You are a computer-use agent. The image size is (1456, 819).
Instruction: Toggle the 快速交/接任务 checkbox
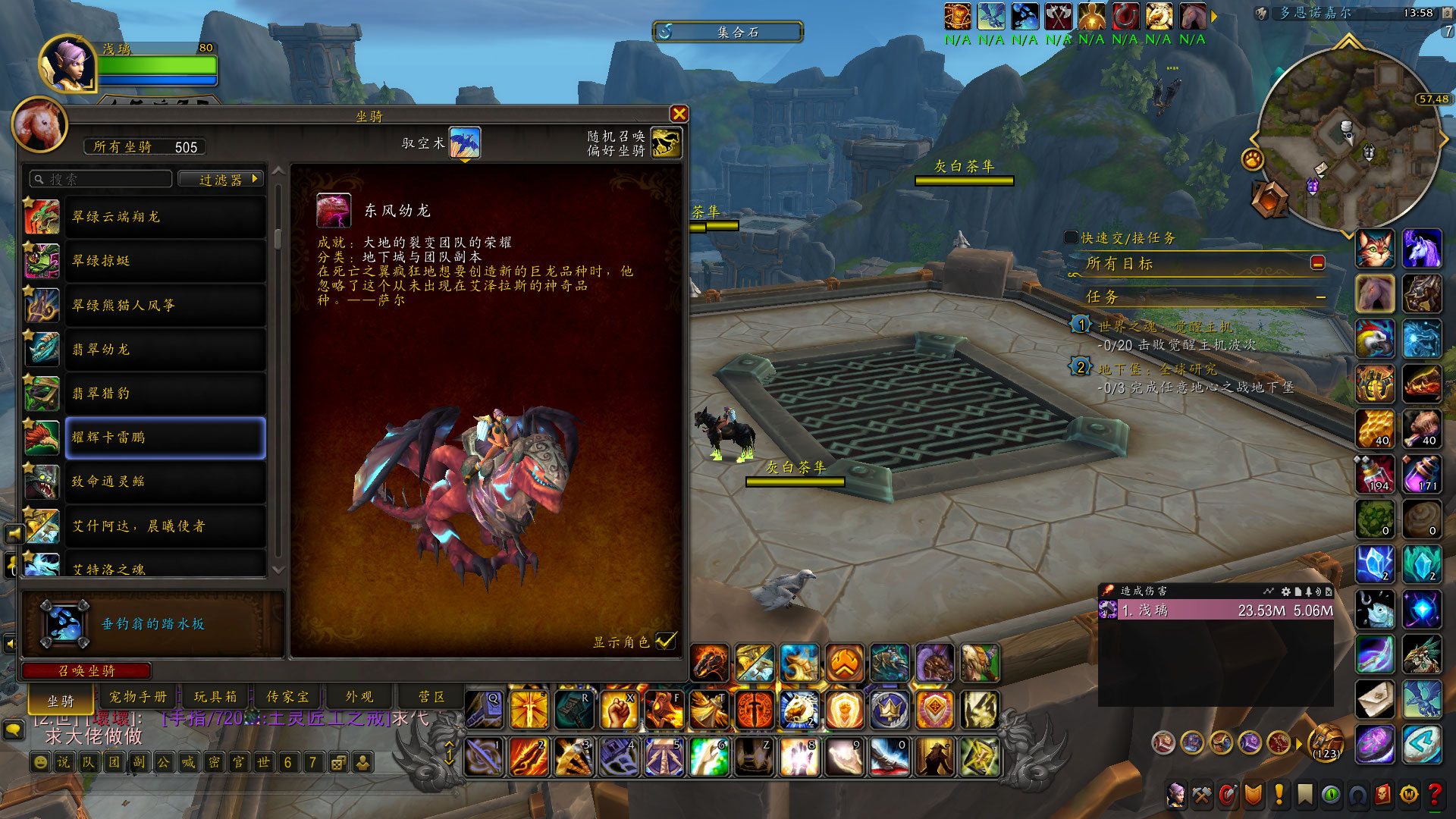click(1071, 237)
